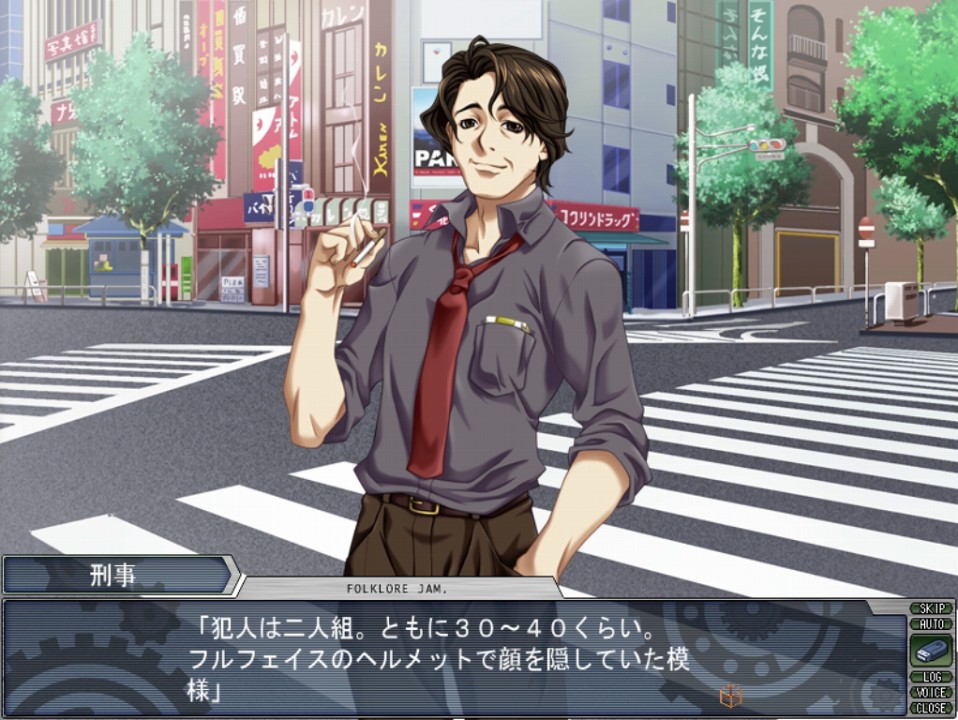Activate the SKIP button
The height and width of the screenshot is (720, 958).
[x=930, y=608]
